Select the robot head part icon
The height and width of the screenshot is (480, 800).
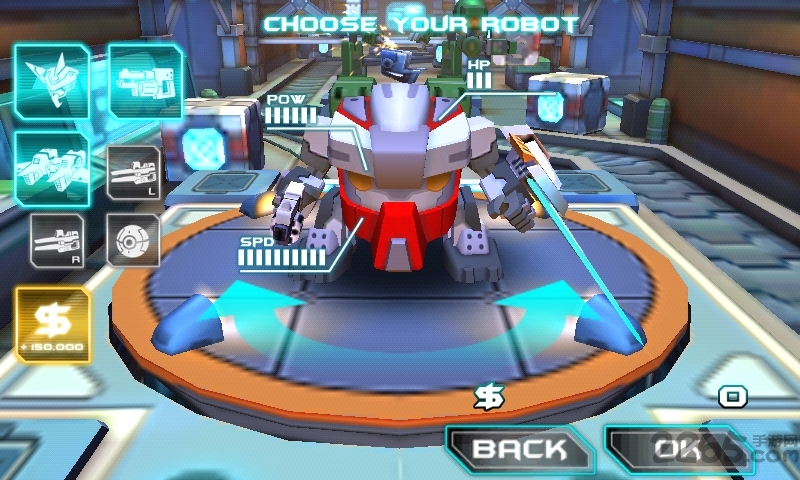pos(51,80)
